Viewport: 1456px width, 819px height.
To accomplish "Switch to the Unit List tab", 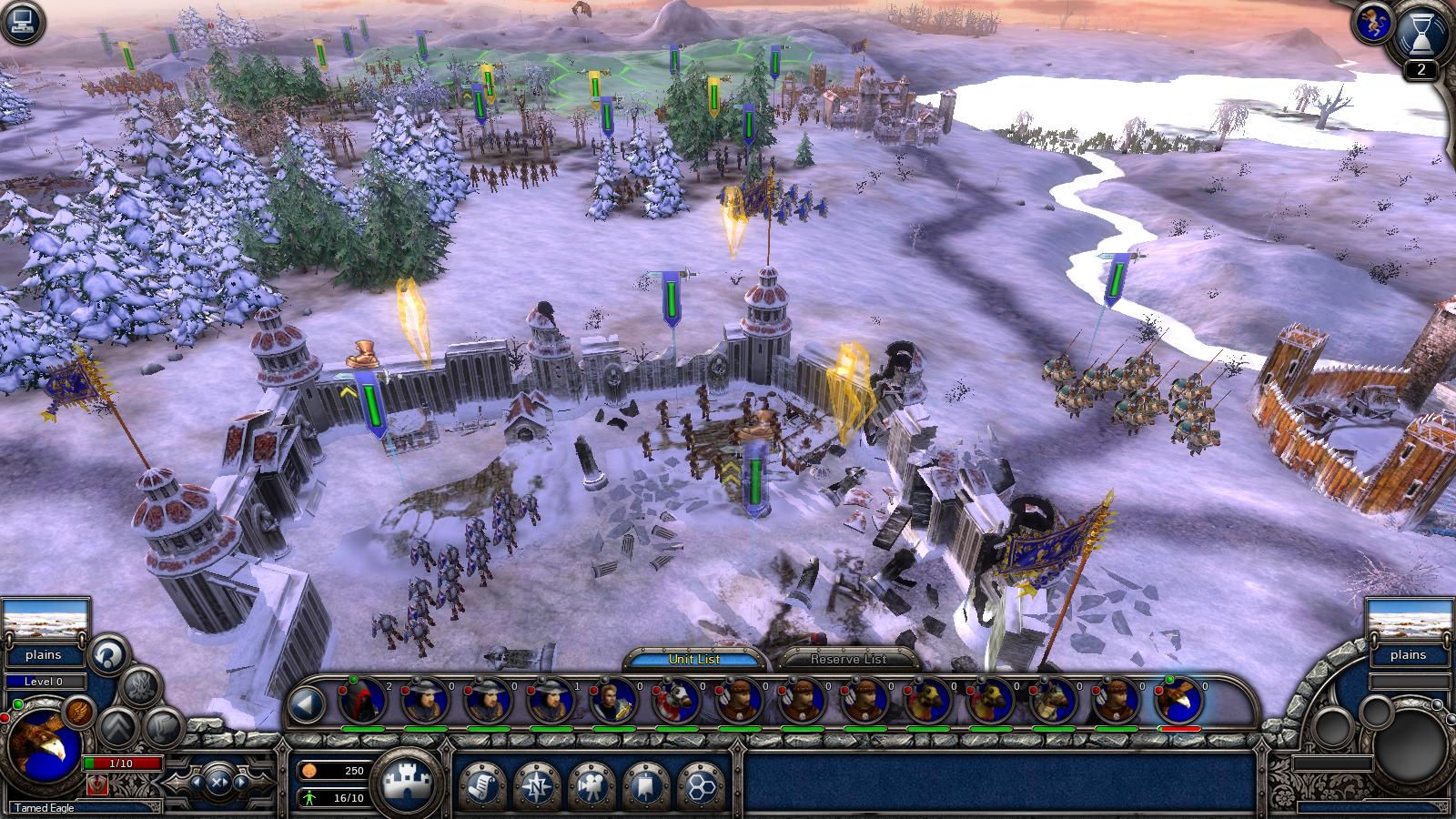I will click(x=693, y=659).
